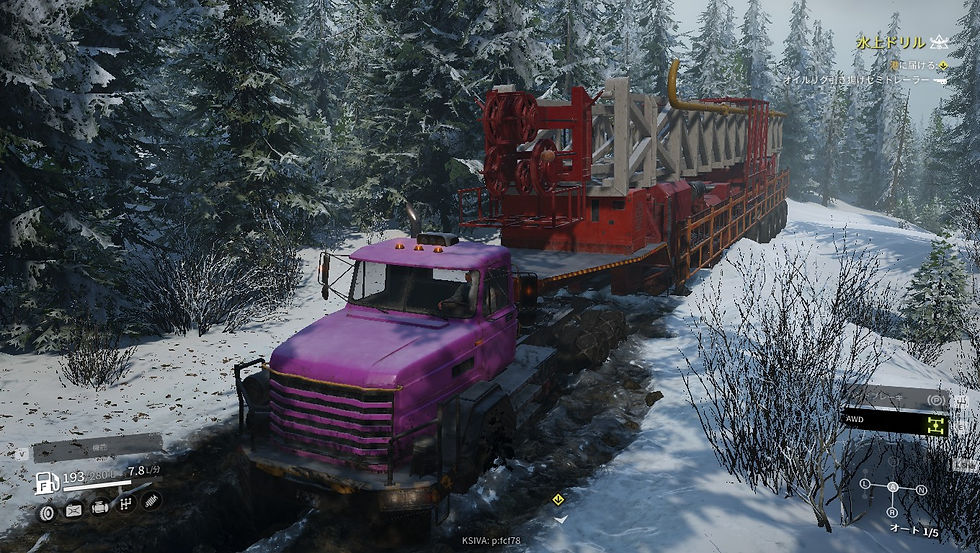980x553 pixels.
Task: Select the L low gear node
Action: [x=865, y=484]
